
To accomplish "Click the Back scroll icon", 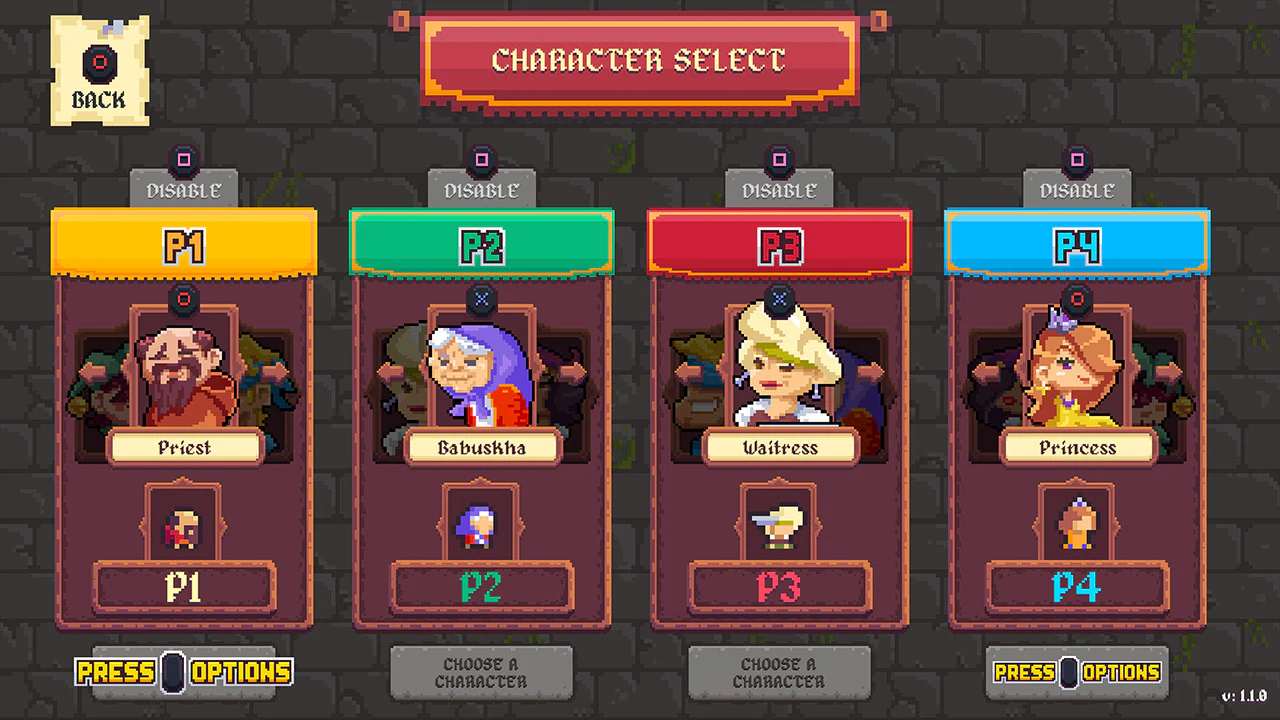I will coord(99,63).
